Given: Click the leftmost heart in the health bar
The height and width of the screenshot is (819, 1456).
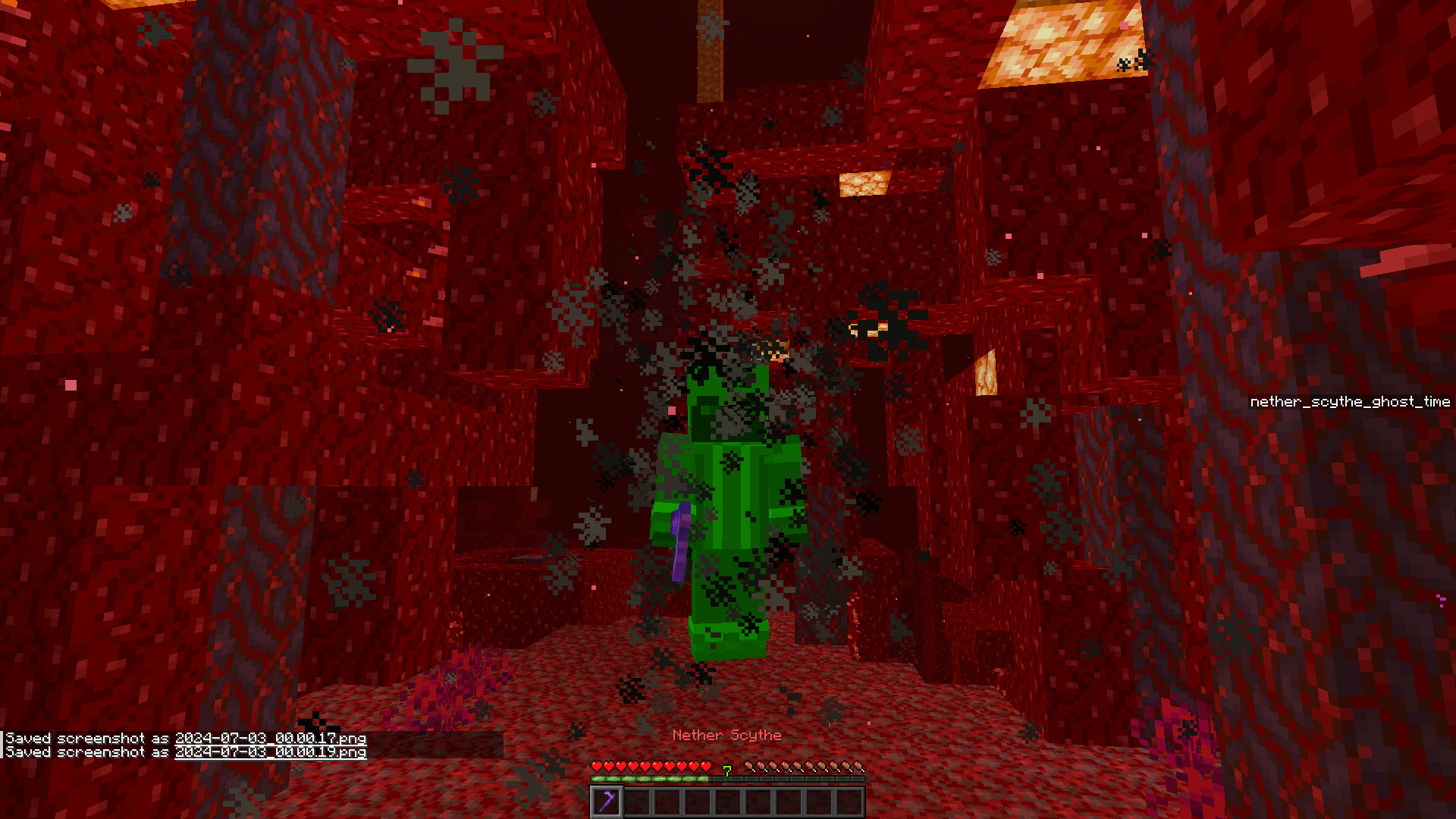Looking at the screenshot, I should point(597,766).
